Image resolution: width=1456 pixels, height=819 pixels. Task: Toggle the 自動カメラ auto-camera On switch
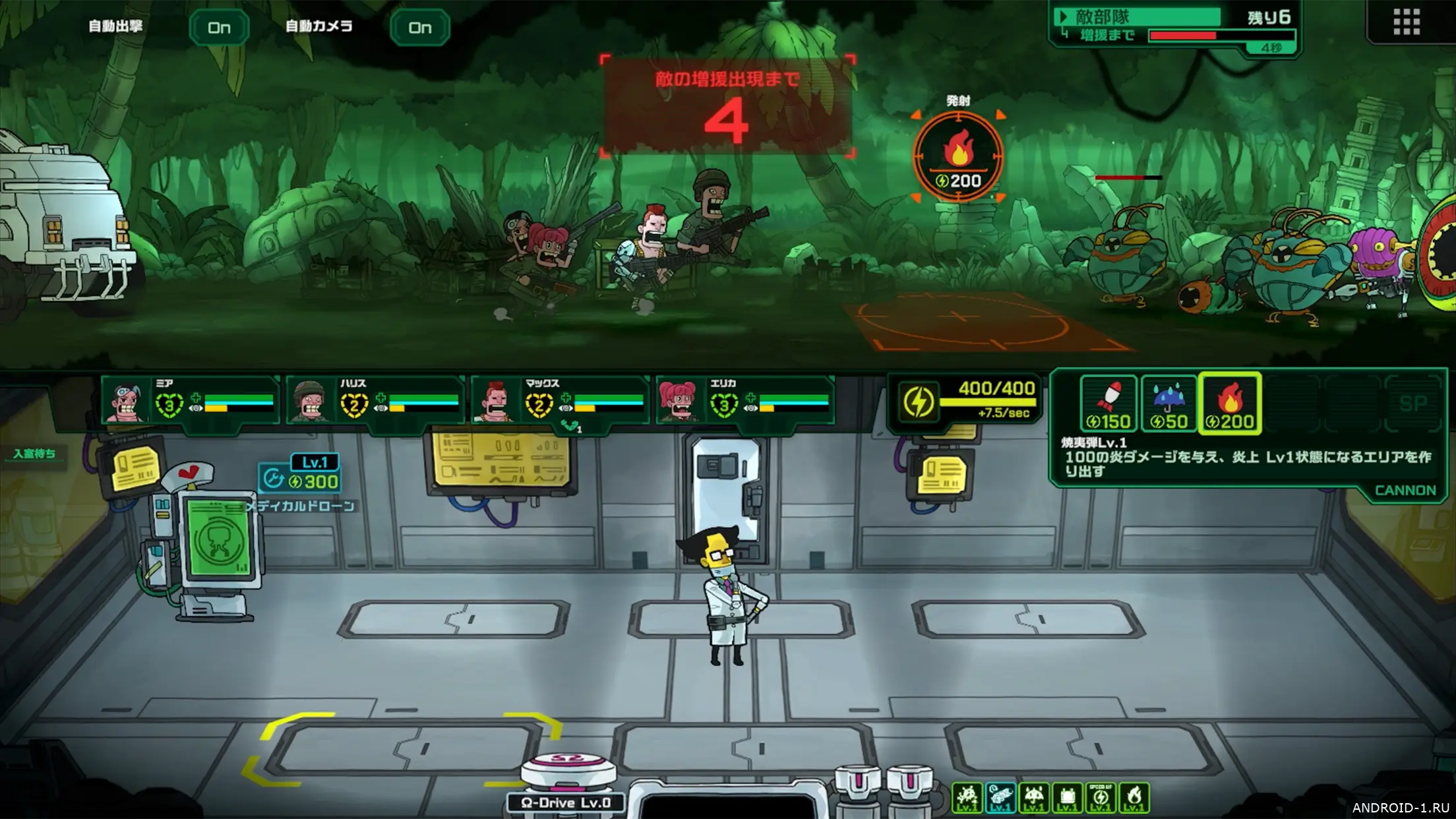[420, 28]
